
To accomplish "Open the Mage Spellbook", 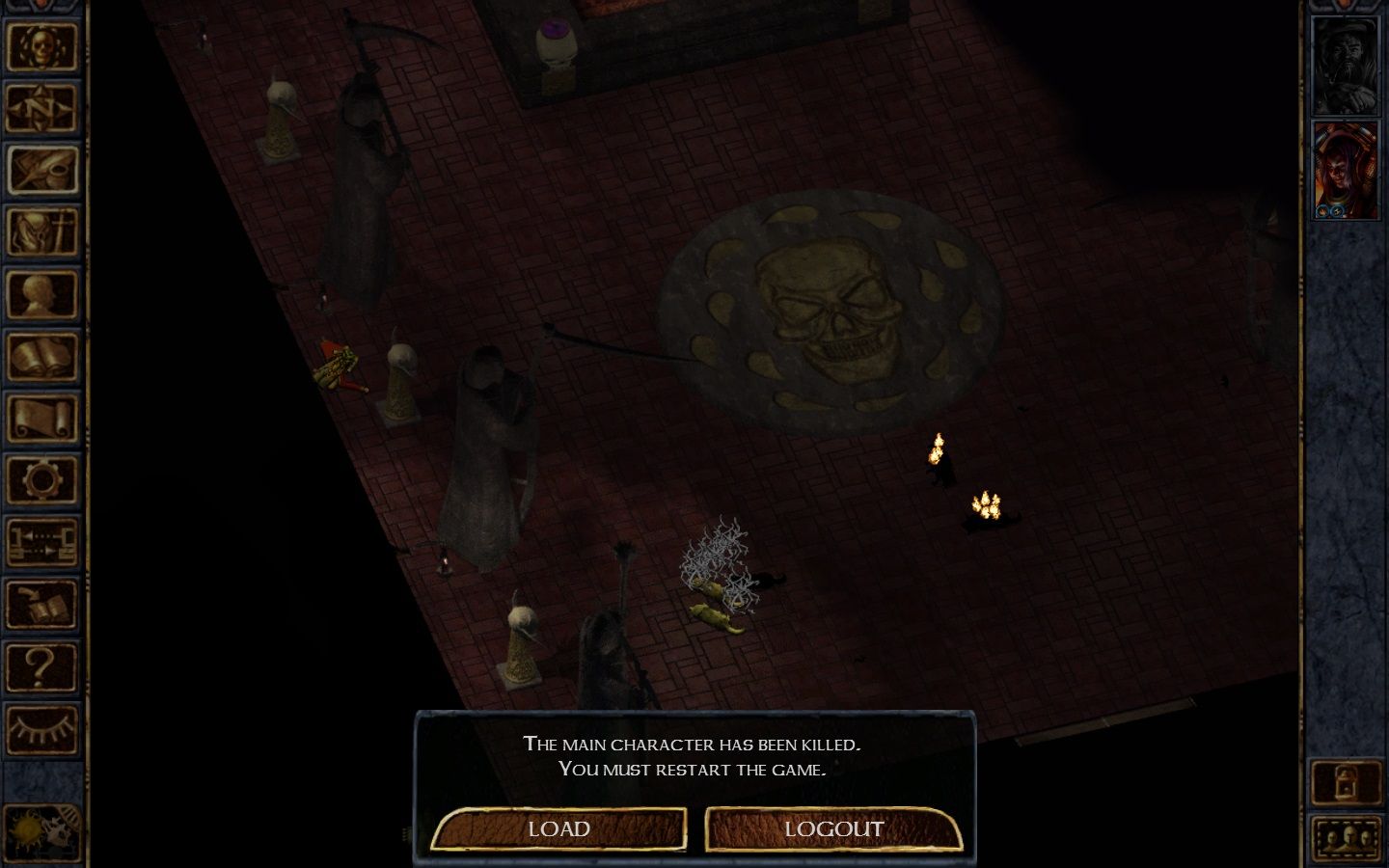I will point(42,356).
